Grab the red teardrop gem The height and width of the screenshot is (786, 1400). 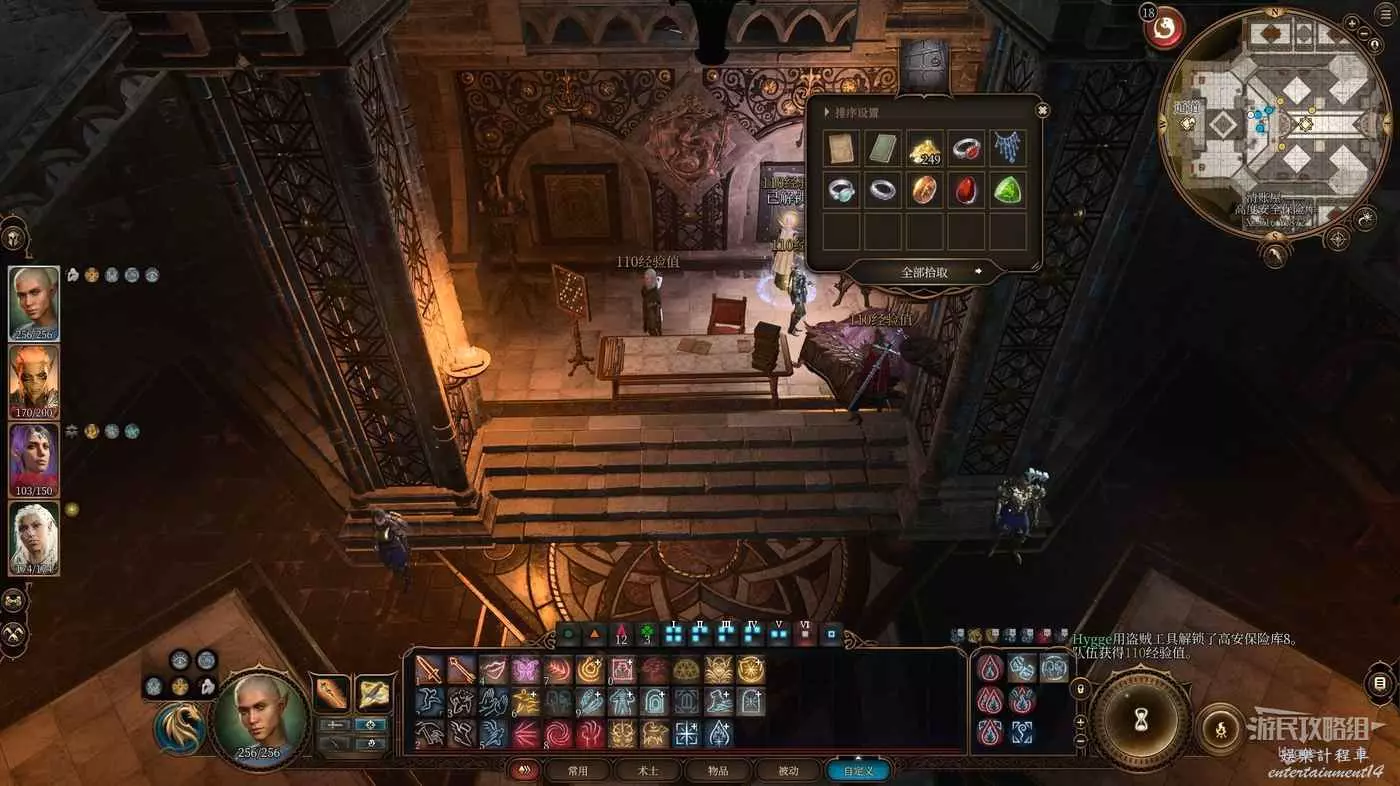point(966,190)
